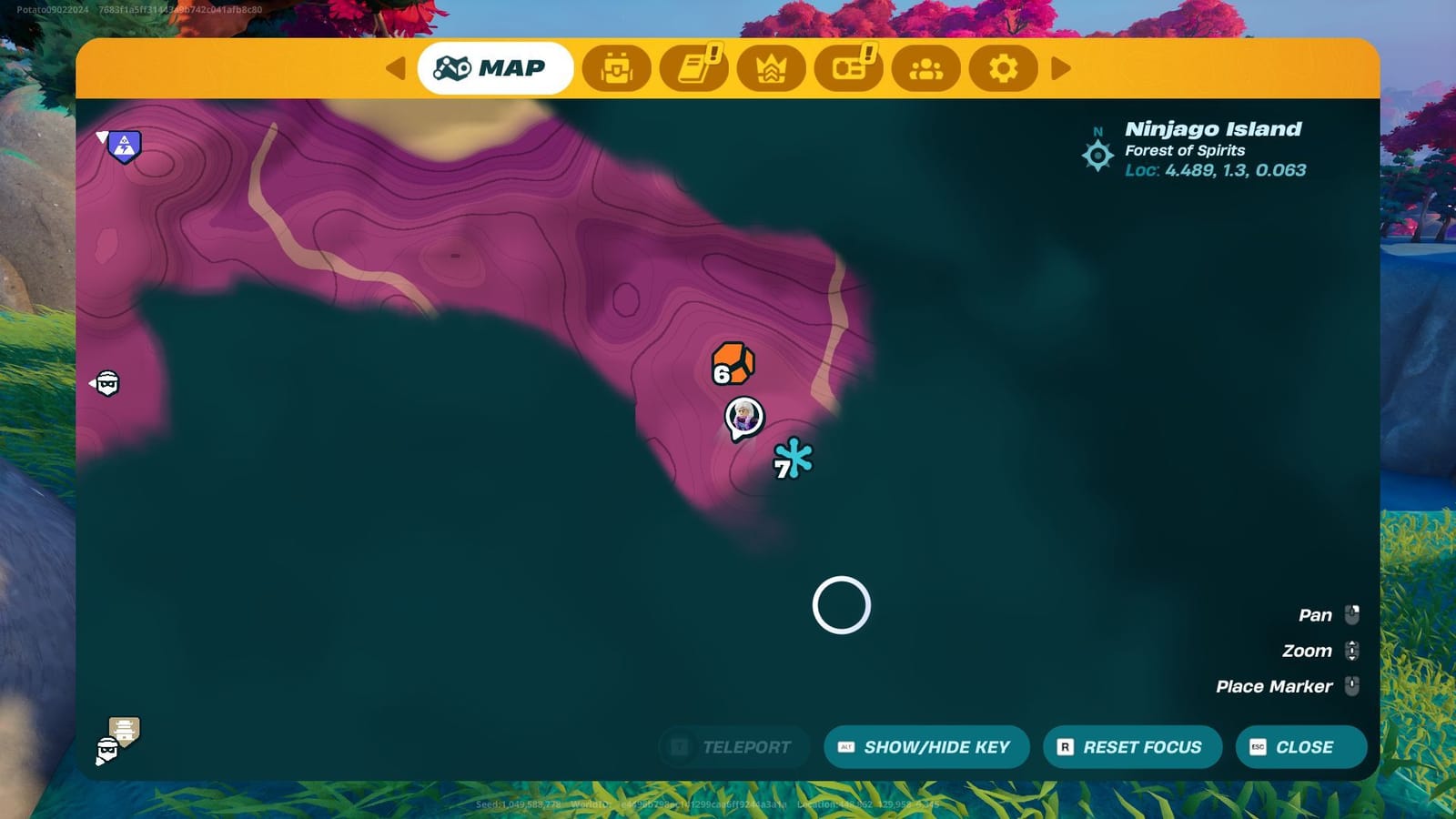
Task: Open the card collection icon with notification
Action: [851, 67]
